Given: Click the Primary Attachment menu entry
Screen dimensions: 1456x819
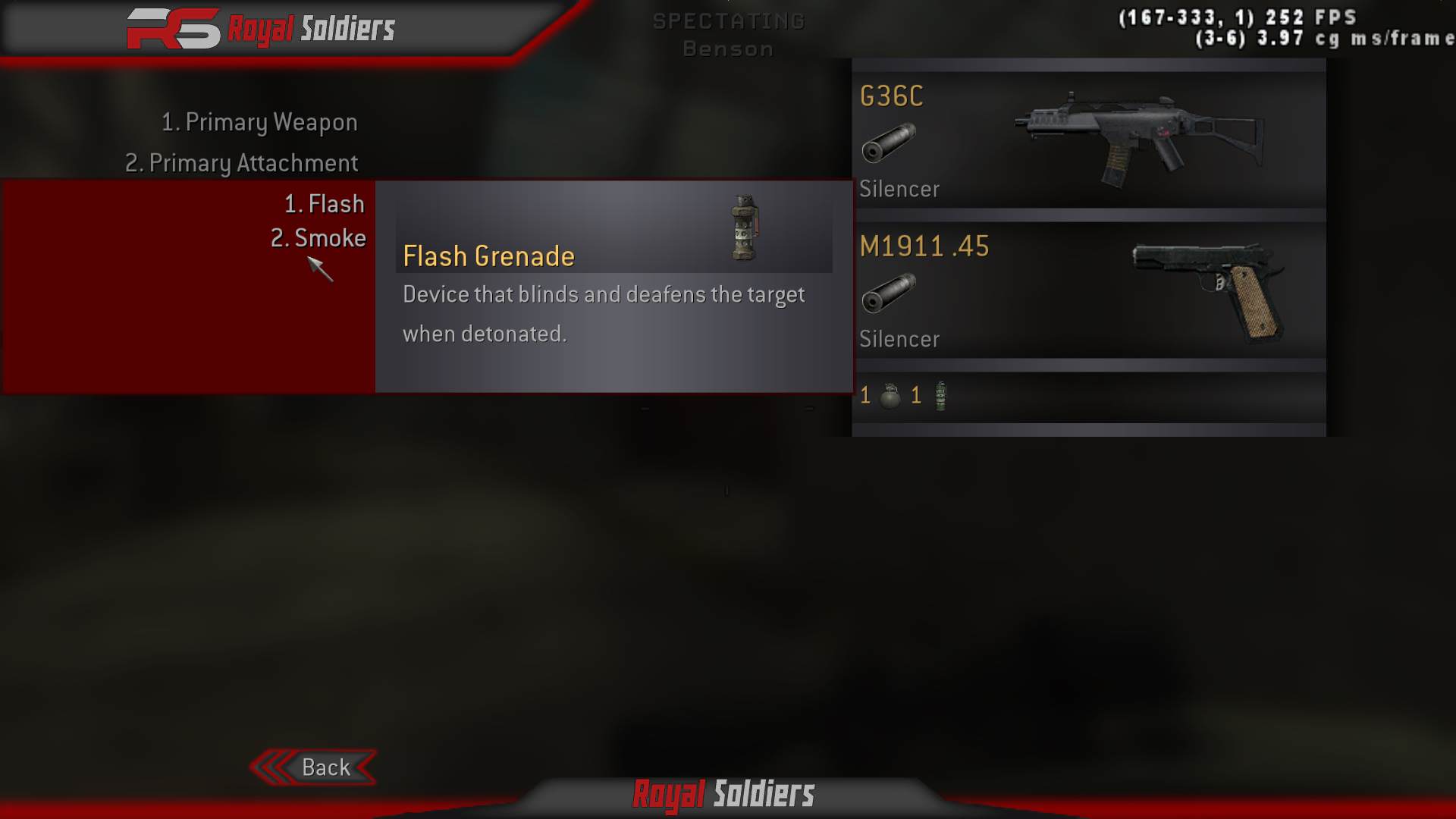Looking at the screenshot, I should click(x=241, y=162).
